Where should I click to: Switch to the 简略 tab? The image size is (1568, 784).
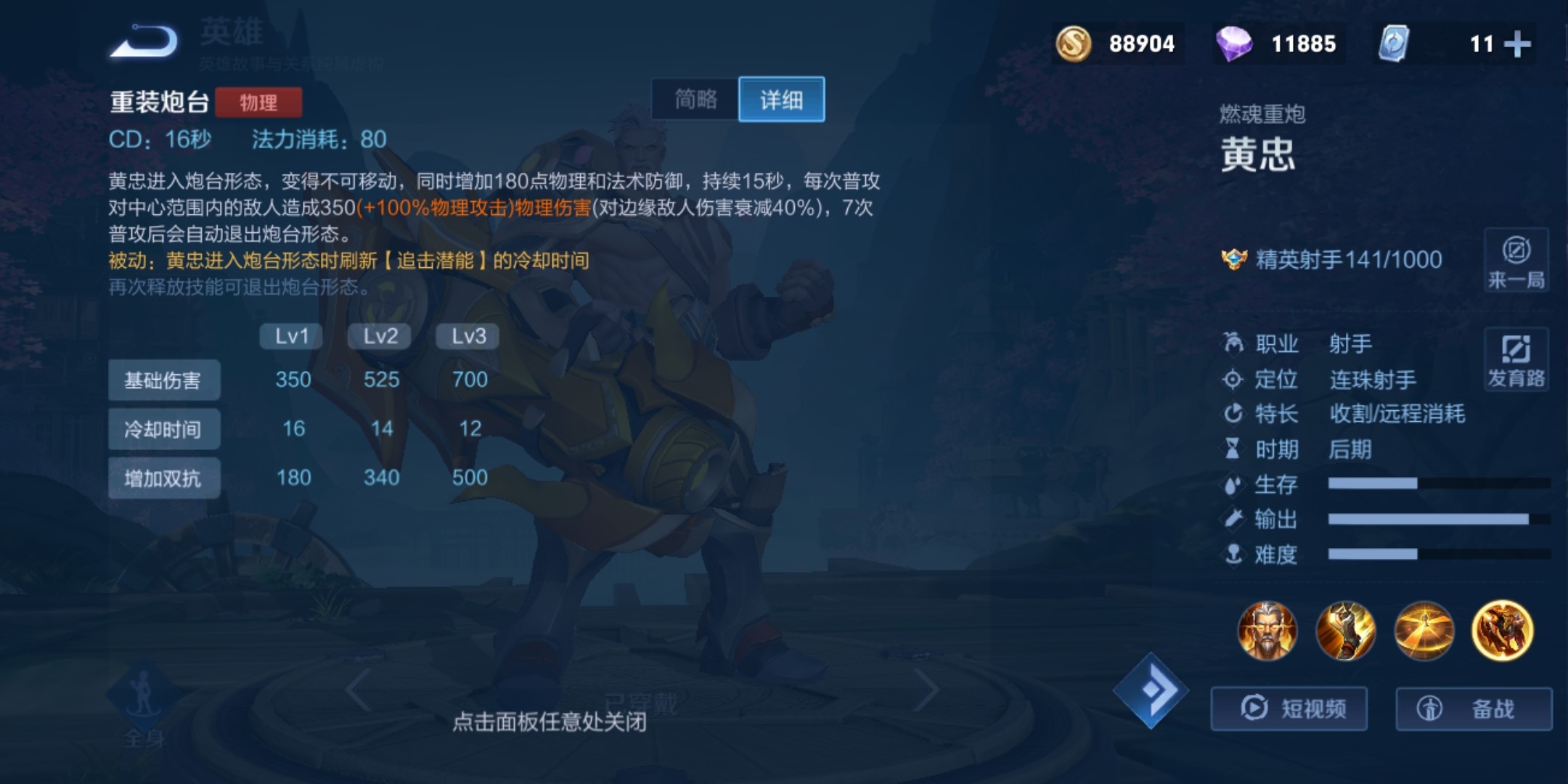(695, 99)
